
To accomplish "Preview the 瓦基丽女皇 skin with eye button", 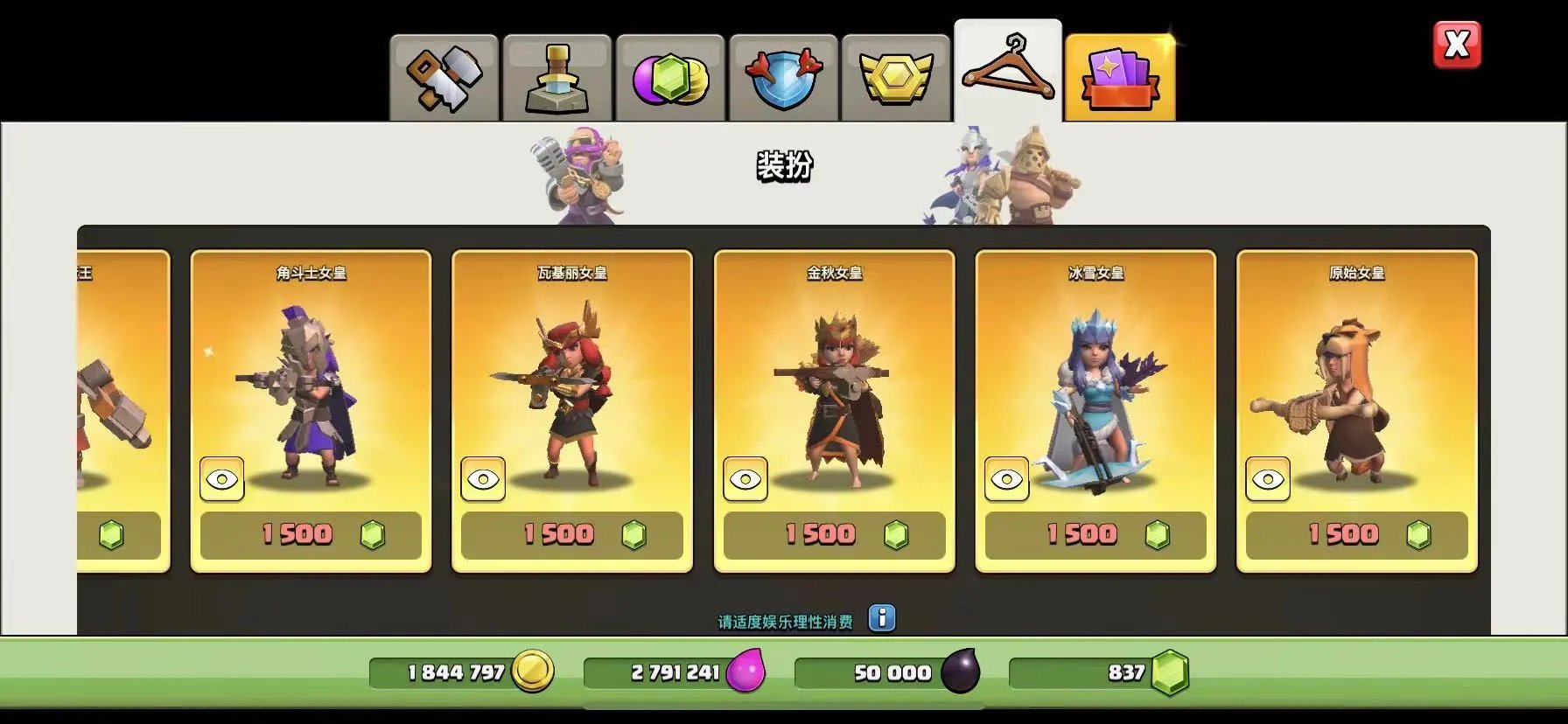I will tap(483, 479).
